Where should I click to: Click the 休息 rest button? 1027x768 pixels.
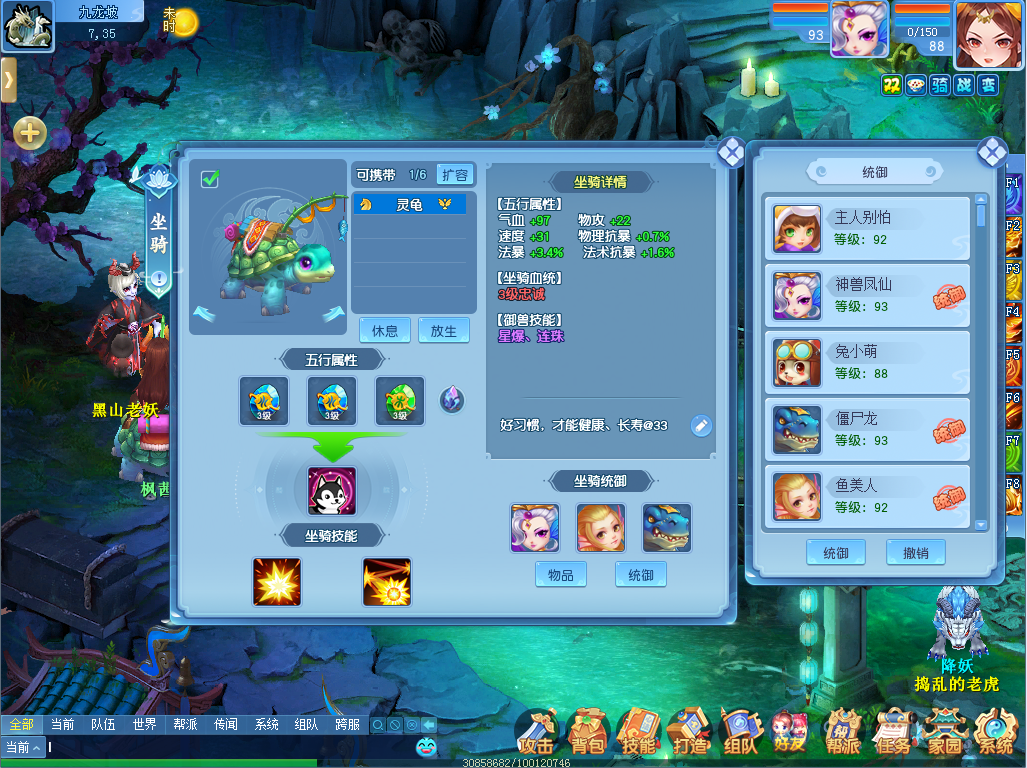tap(385, 331)
